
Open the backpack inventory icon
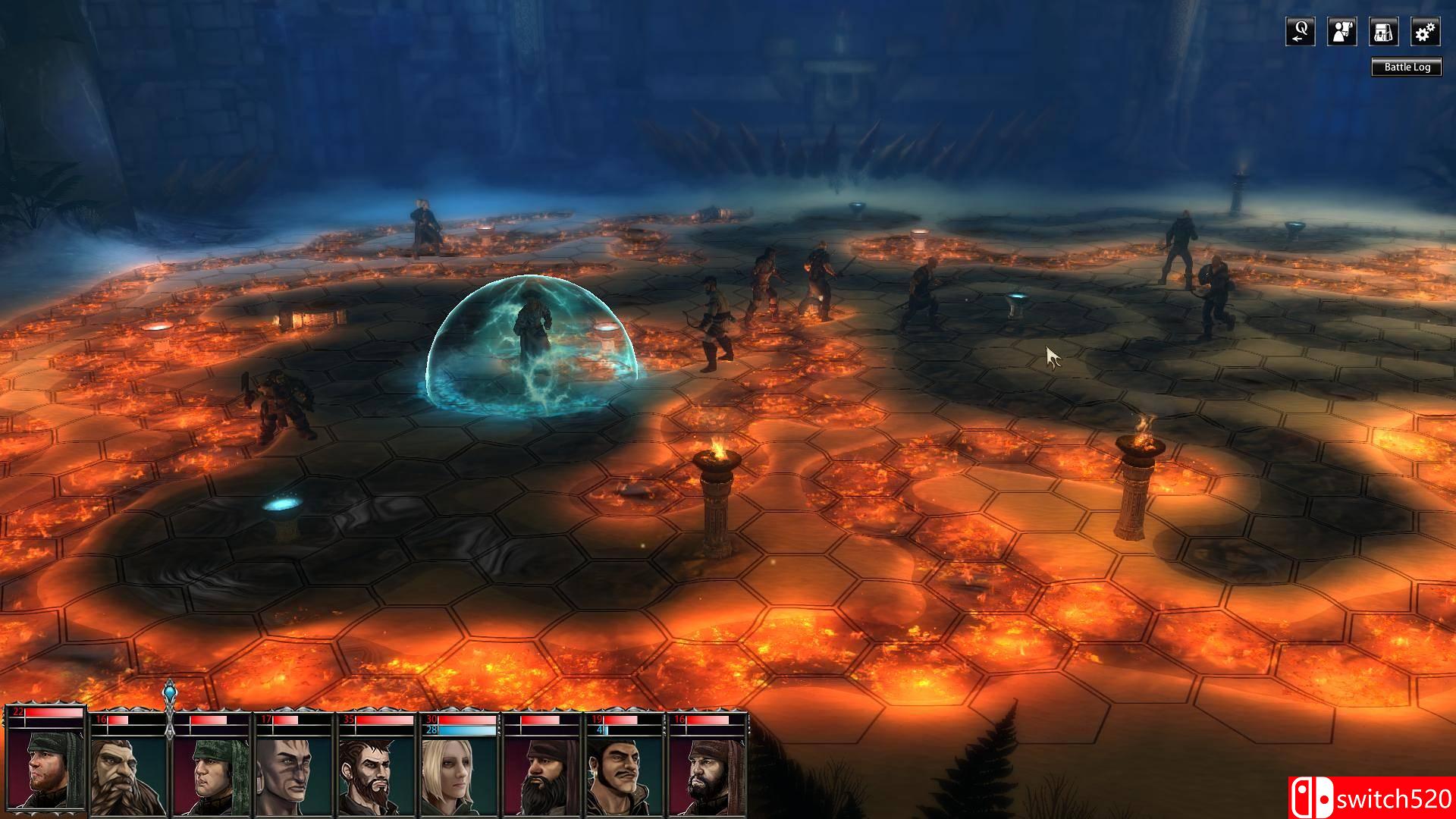click(1383, 32)
